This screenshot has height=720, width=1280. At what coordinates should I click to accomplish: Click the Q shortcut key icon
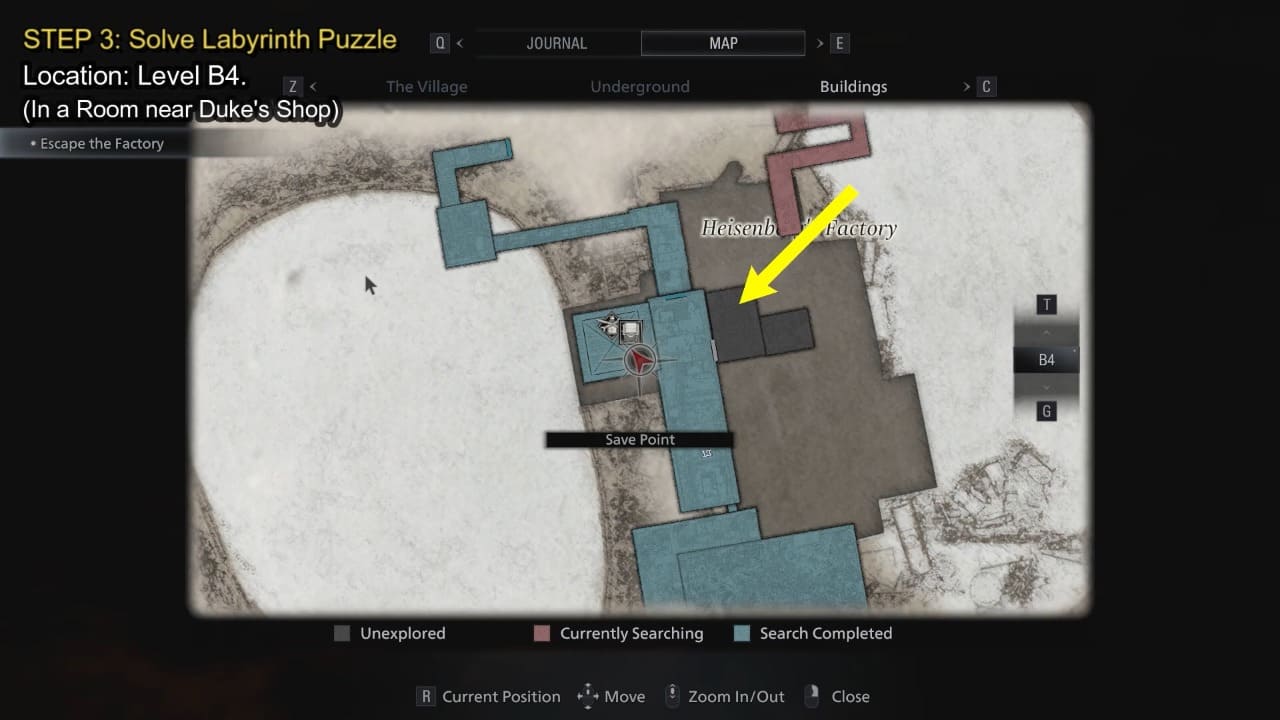tap(440, 42)
